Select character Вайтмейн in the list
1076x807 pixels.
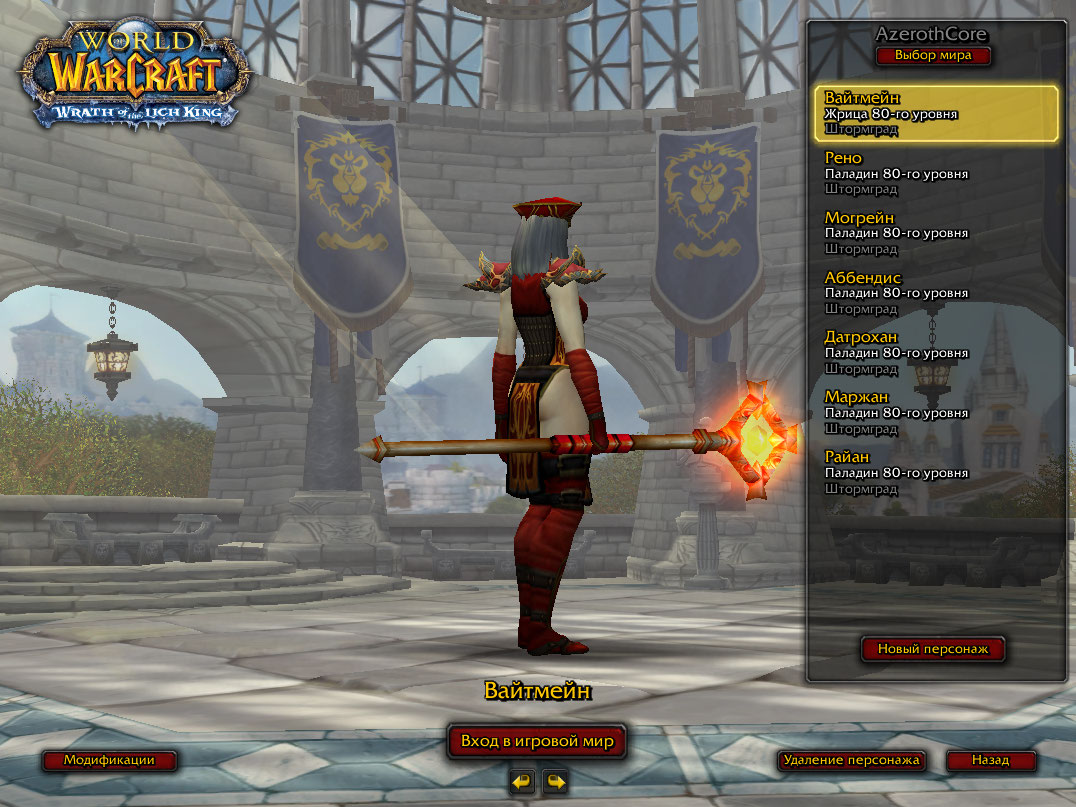pyautogui.click(x=937, y=113)
